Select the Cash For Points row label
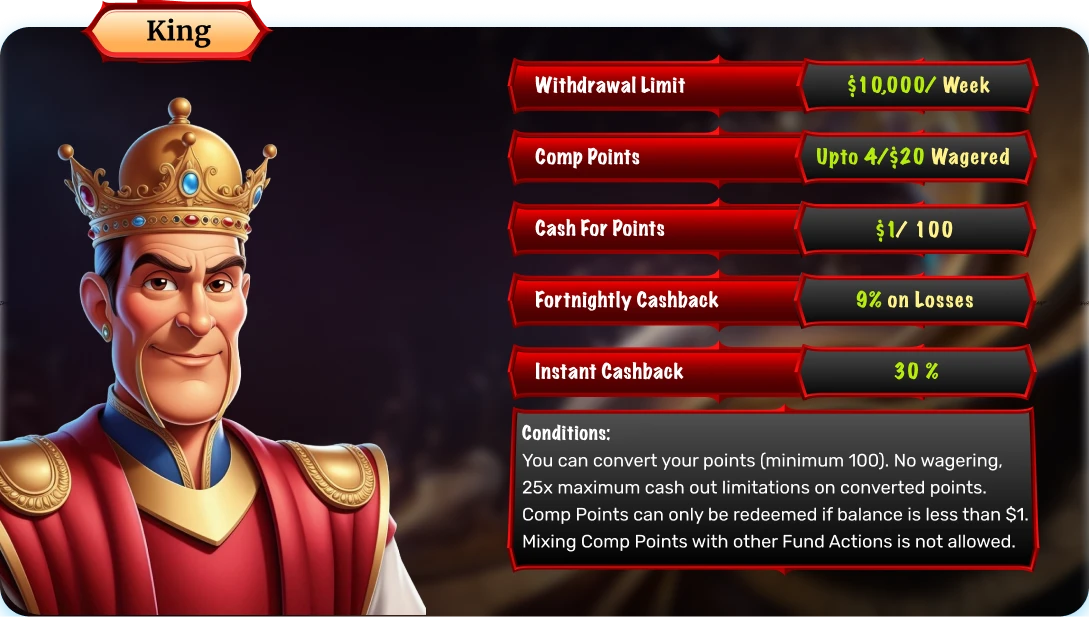 [x=600, y=228]
